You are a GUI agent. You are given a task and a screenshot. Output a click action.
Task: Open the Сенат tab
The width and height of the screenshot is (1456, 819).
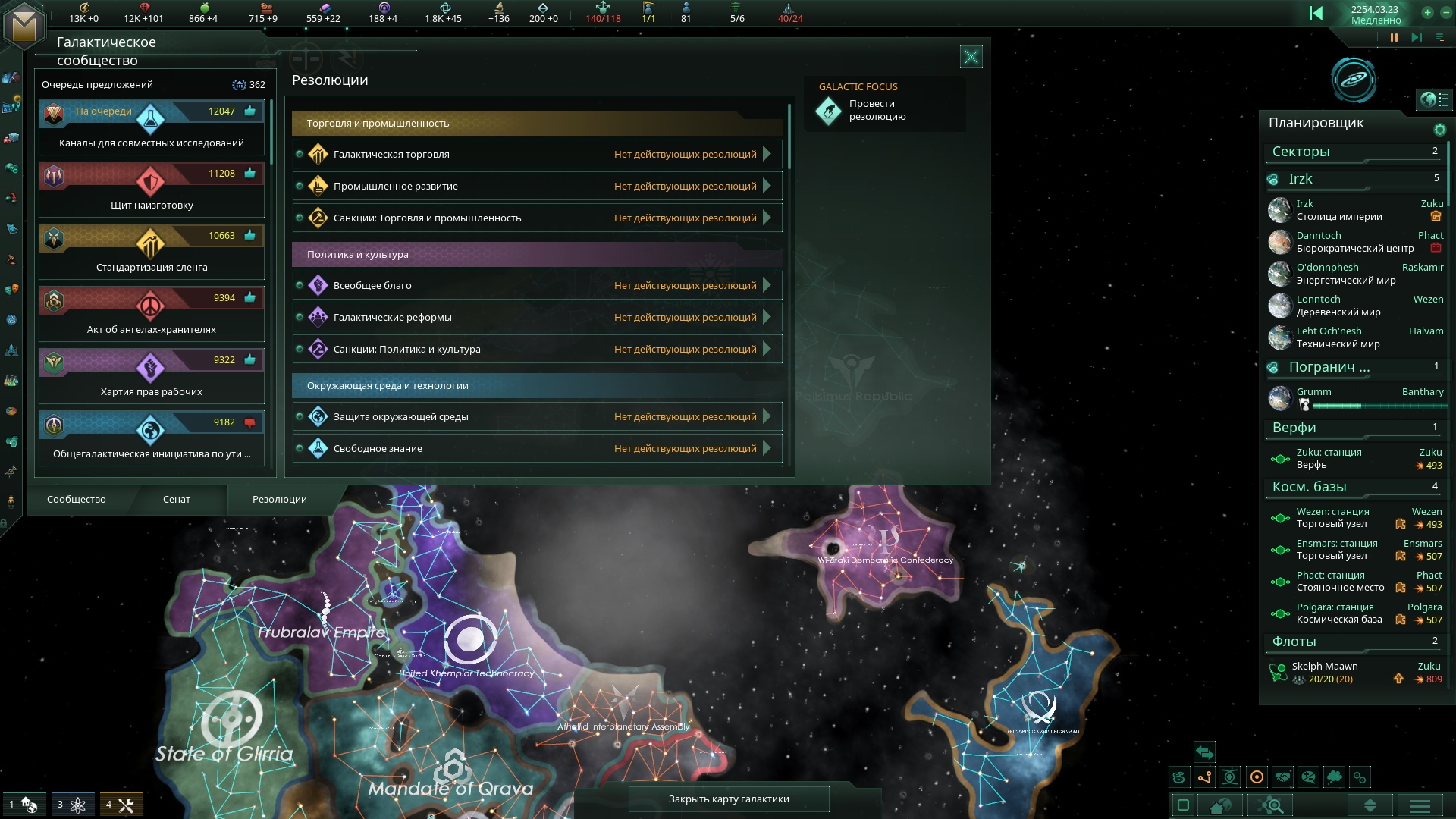(176, 500)
